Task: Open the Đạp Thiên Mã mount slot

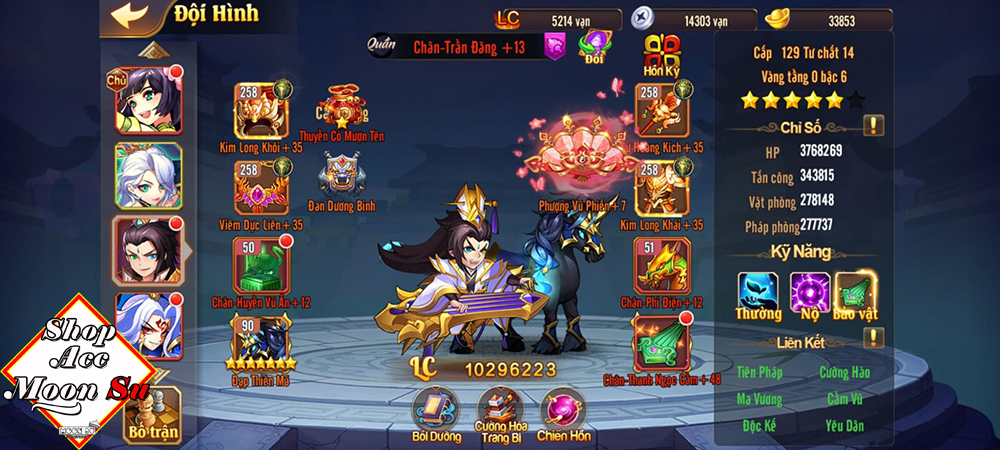Action: coord(260,342)
